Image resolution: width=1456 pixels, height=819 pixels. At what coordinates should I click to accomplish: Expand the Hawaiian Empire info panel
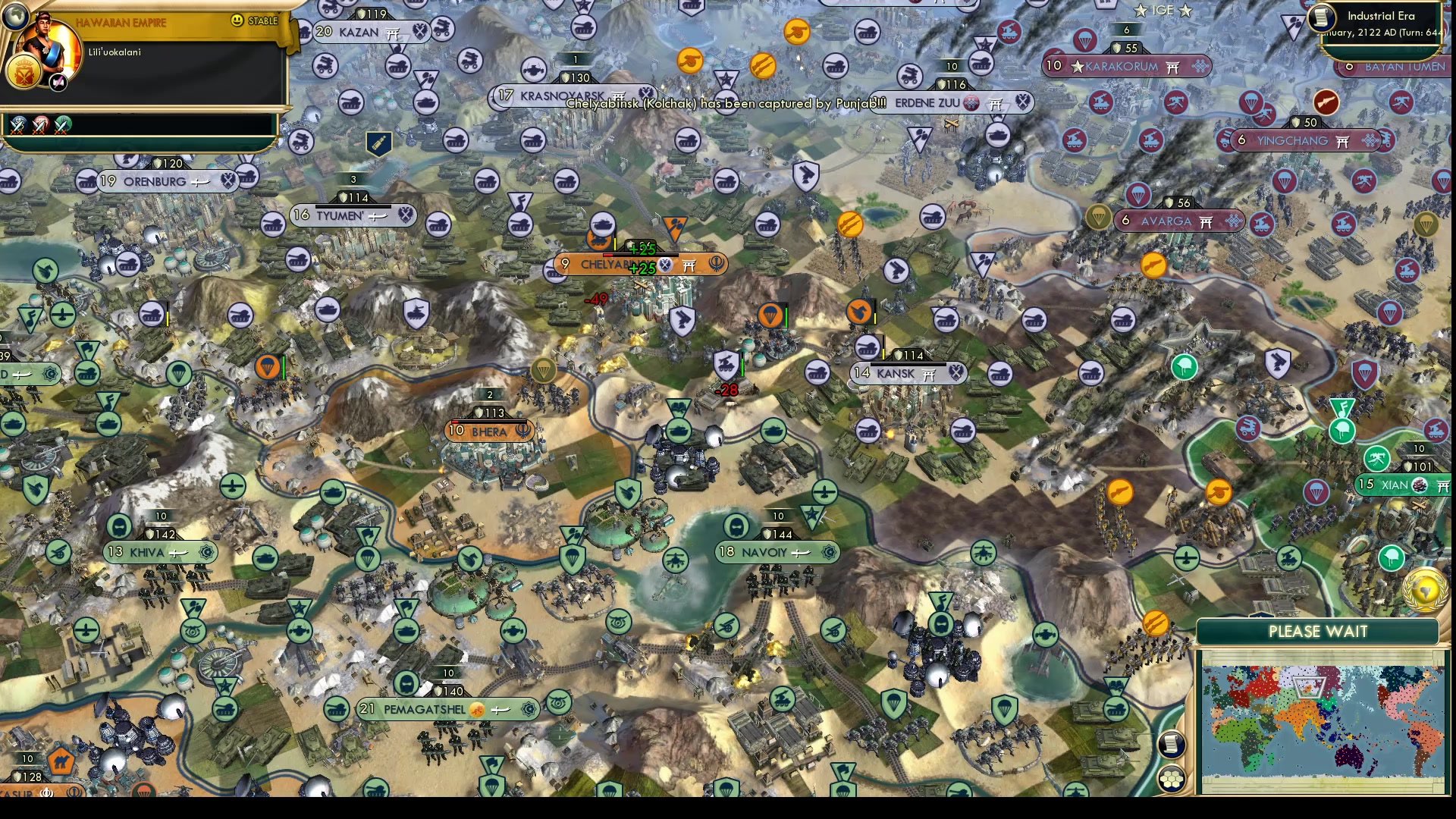121,22
